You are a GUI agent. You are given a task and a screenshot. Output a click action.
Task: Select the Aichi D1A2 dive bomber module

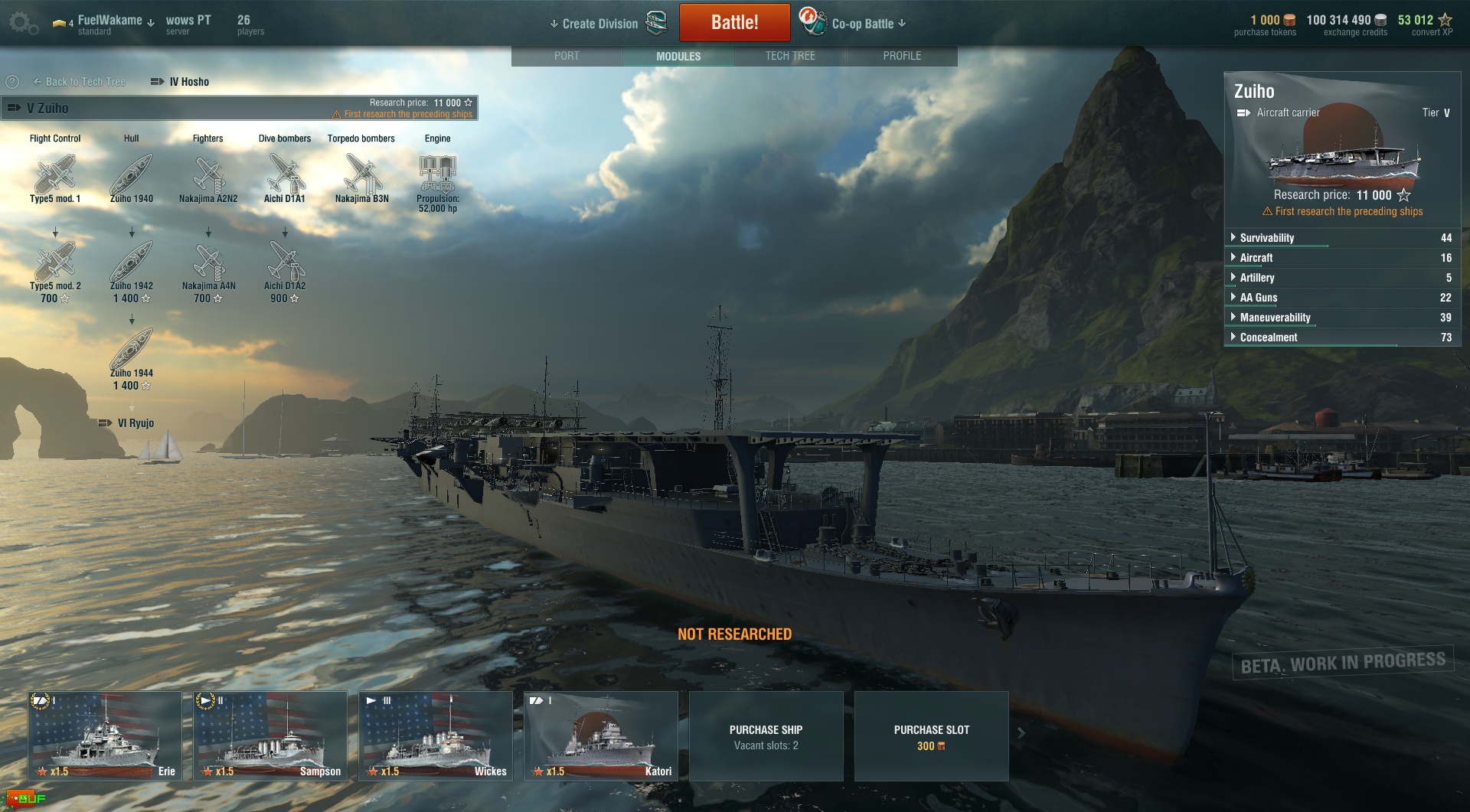pyautogui.click(x=285, y=263)
